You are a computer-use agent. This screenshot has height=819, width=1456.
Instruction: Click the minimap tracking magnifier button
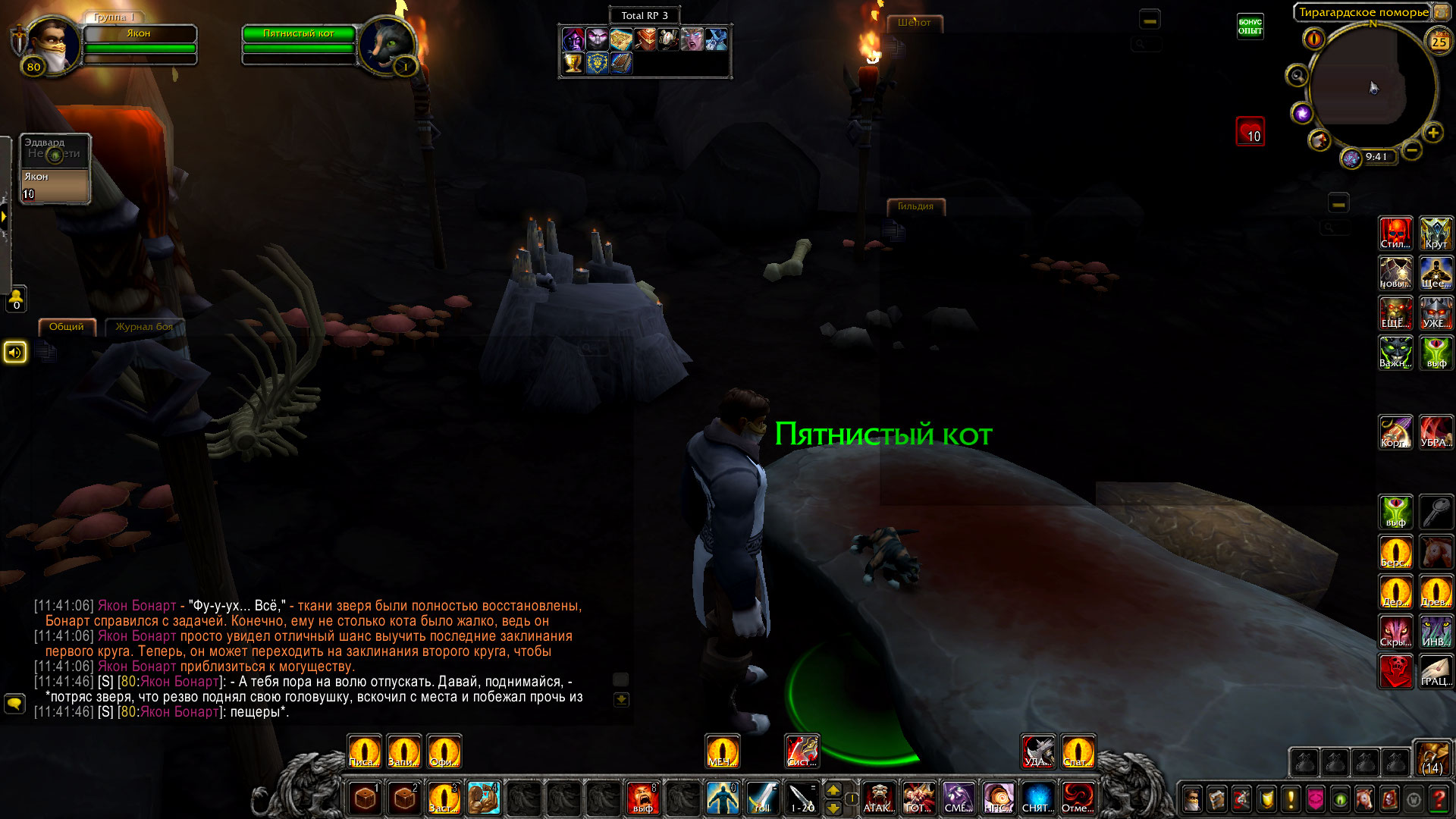pyautogui.click(x=1298, y=76)
